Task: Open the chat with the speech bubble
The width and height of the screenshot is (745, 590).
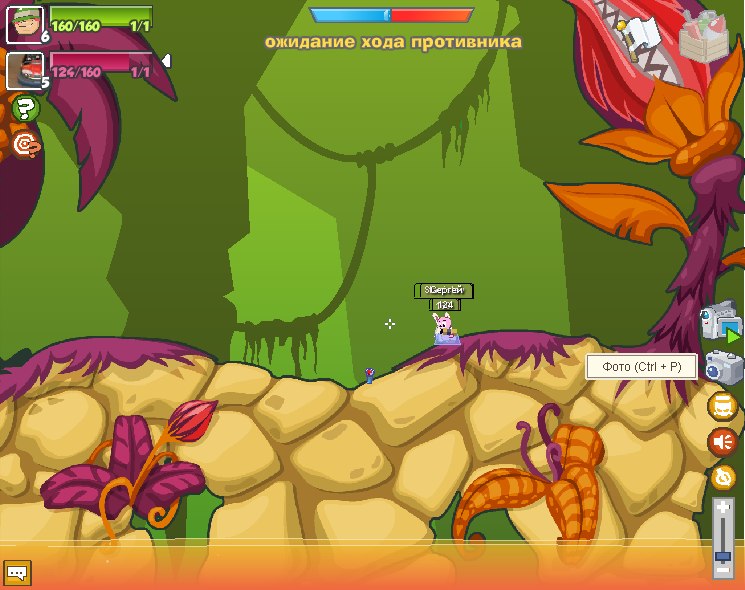Action: click(17, 573)
